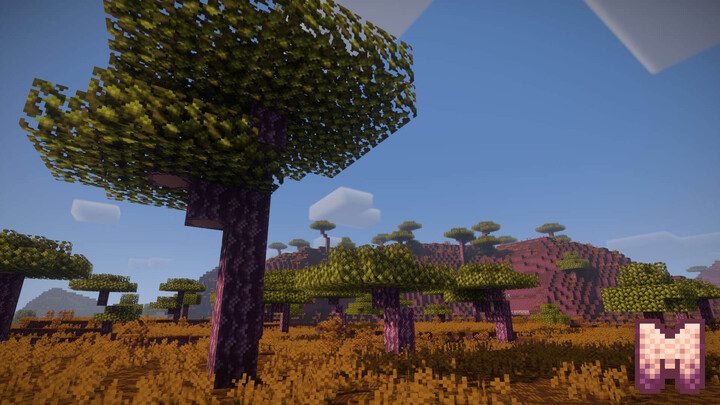This screenshot has height=405, width=720.
Task: Click the pink M logo watermark
Action: click(669, 355)
